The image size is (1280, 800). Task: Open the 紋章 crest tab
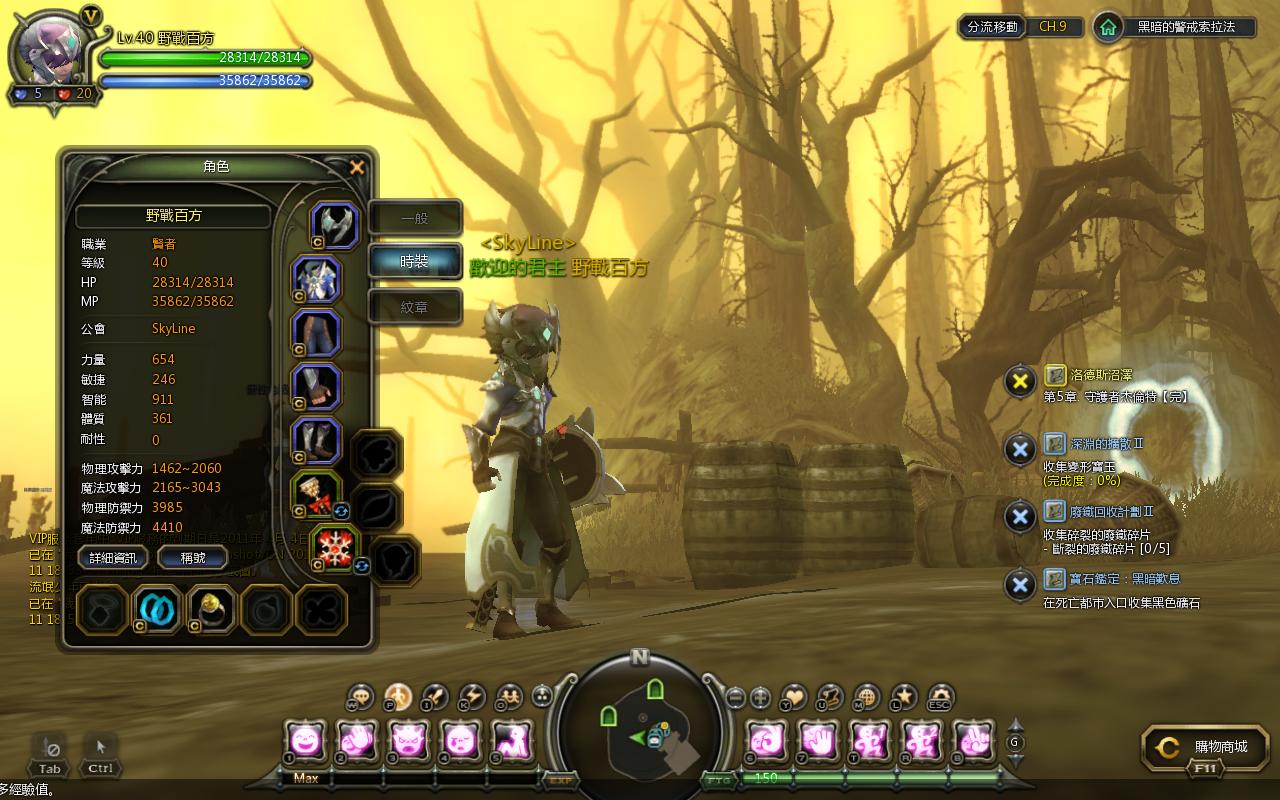tap(415, 307)
